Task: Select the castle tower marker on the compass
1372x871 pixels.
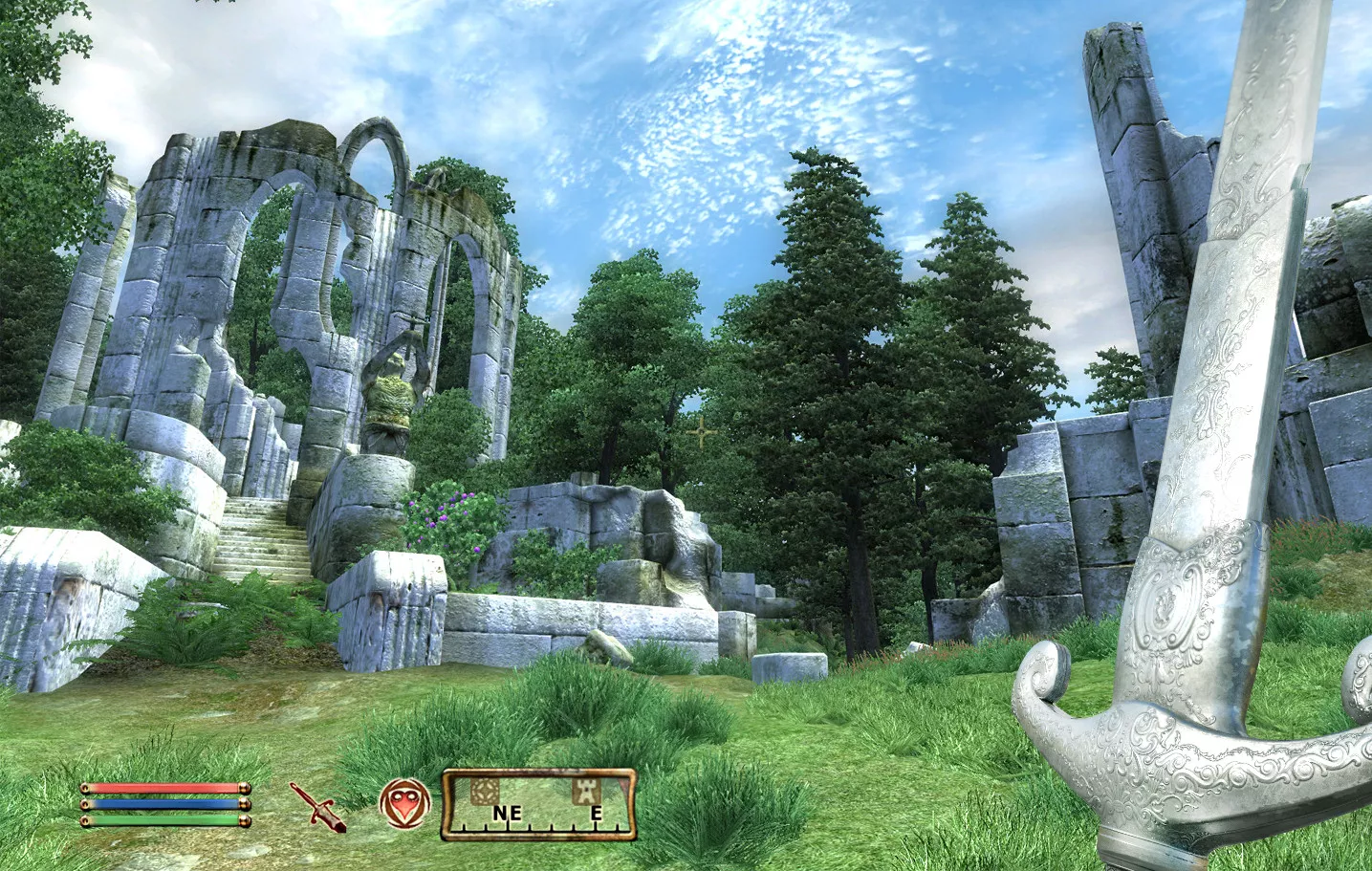Action: click(585, 790)
